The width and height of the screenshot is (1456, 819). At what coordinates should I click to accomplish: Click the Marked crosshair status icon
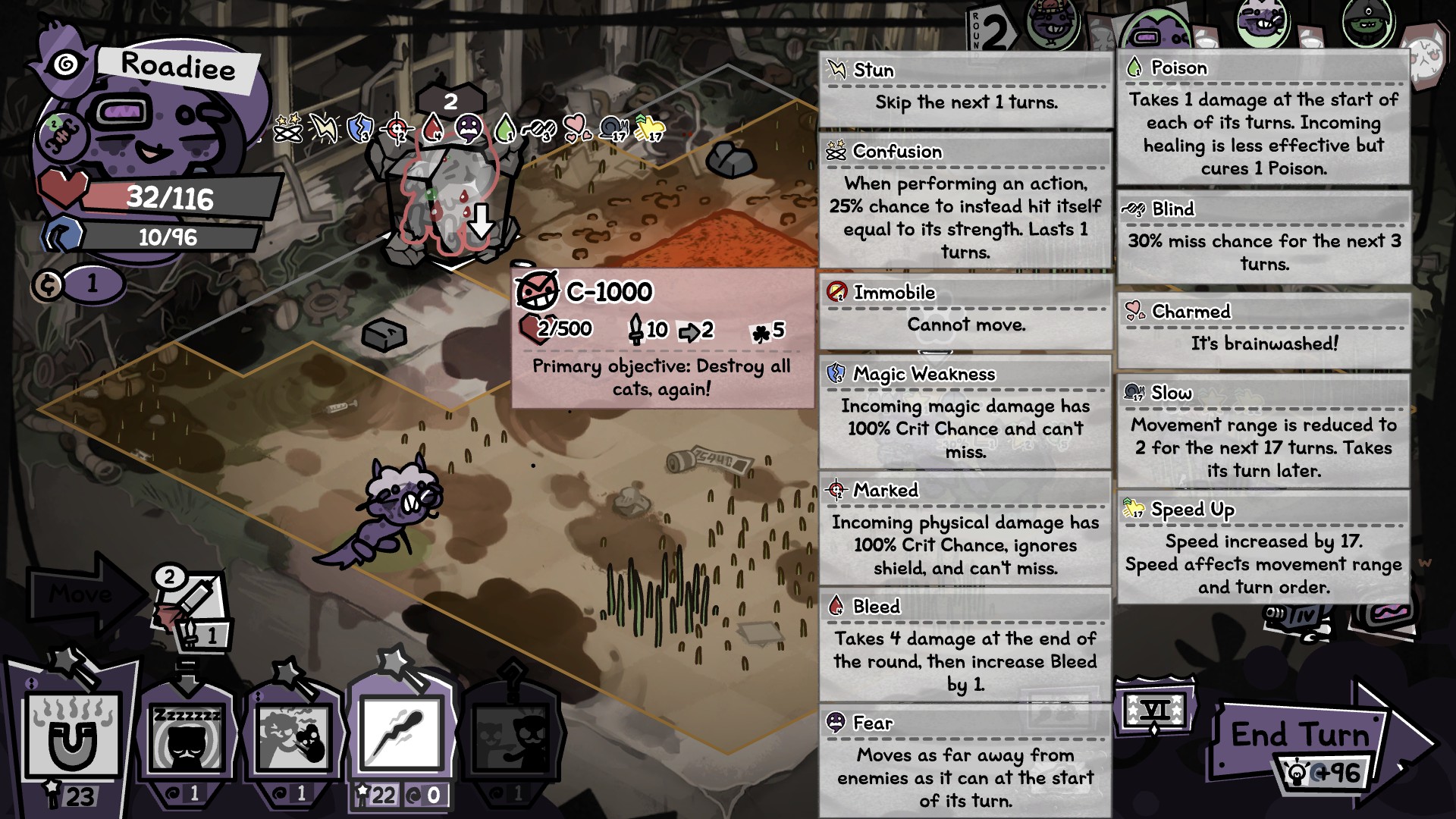398,129
